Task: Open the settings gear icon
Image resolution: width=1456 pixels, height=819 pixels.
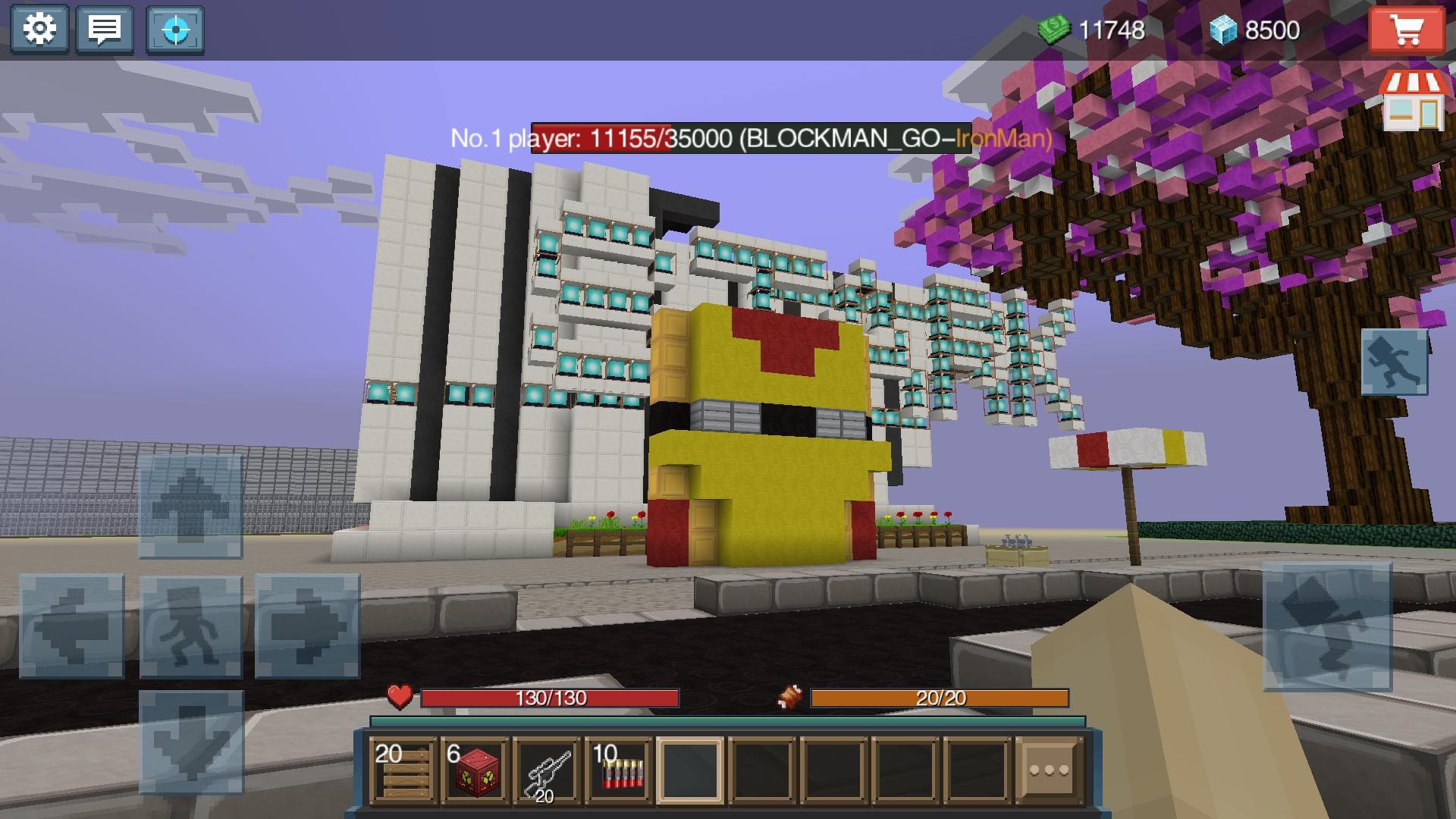Action: 39,28
